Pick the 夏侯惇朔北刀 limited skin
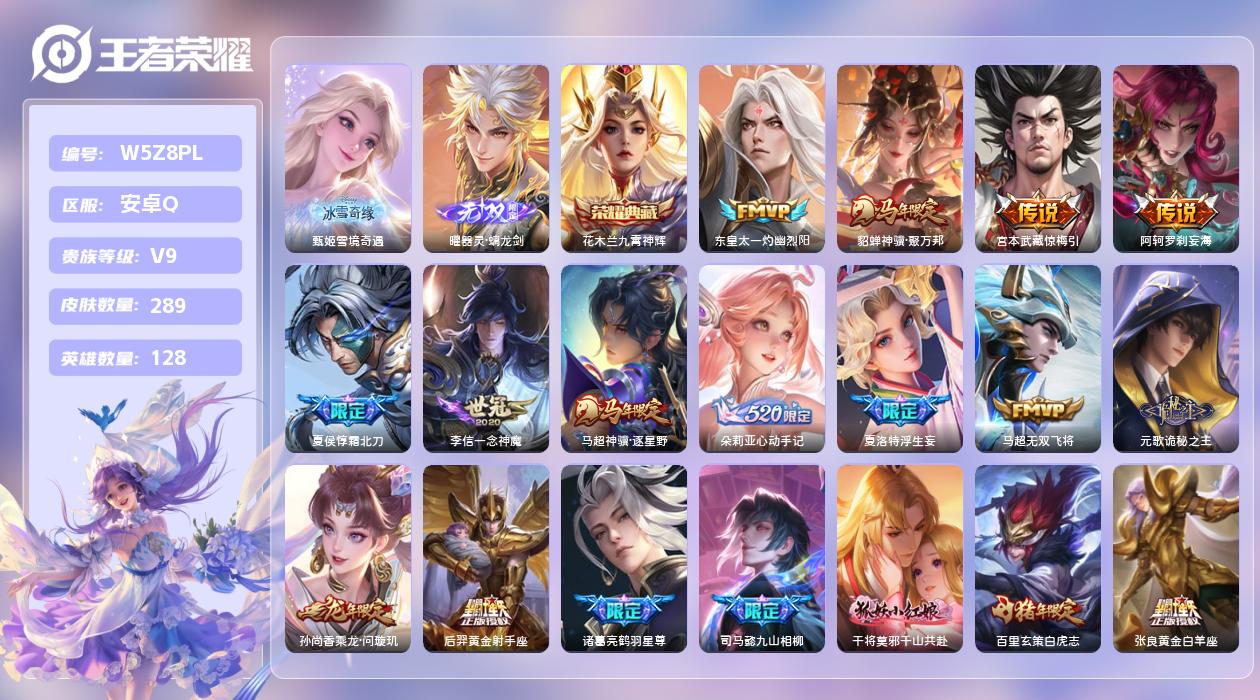Viewport: 1260px width, 700px height. coord(348,358)
